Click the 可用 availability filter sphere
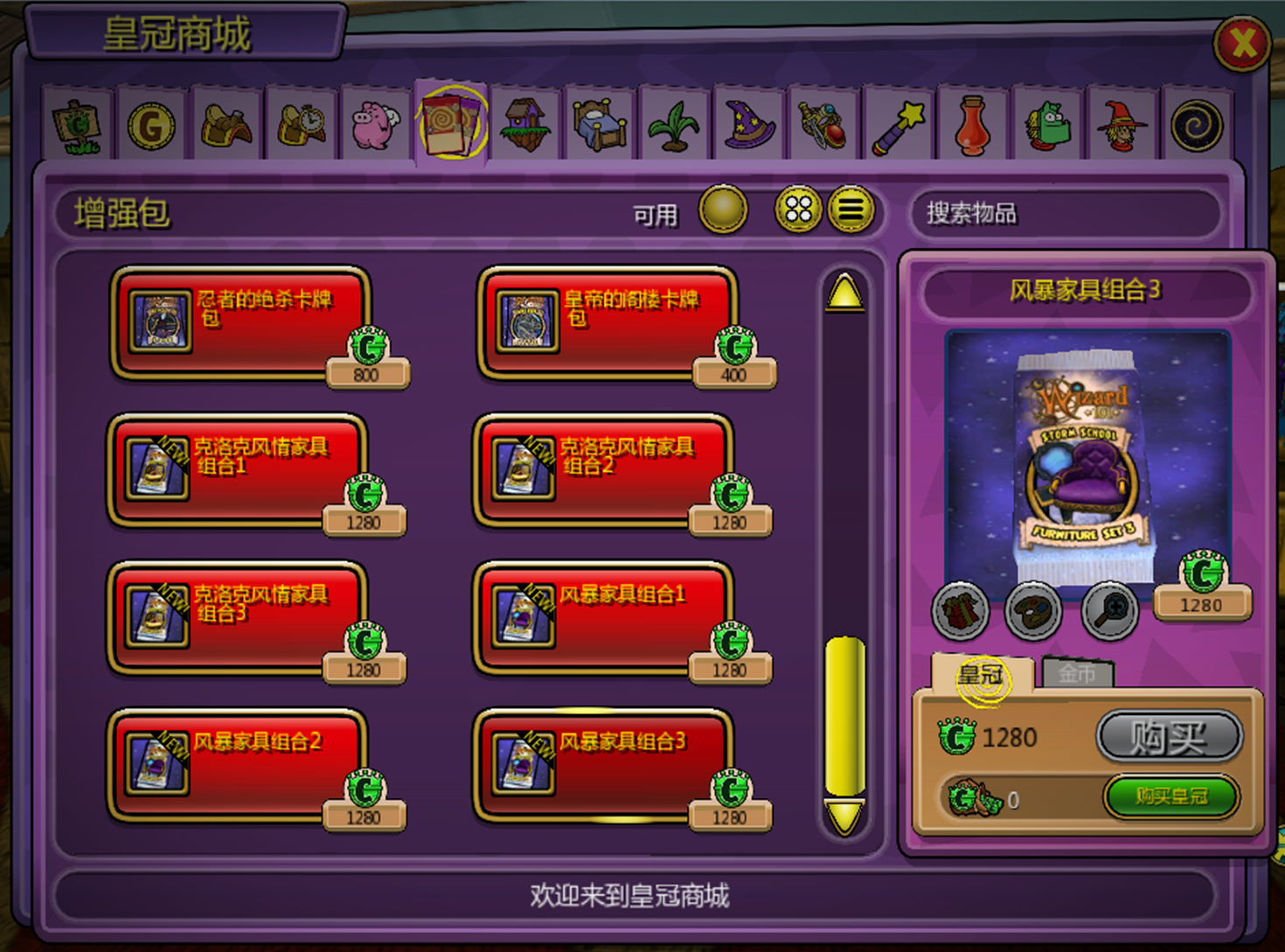 [722, 210]
